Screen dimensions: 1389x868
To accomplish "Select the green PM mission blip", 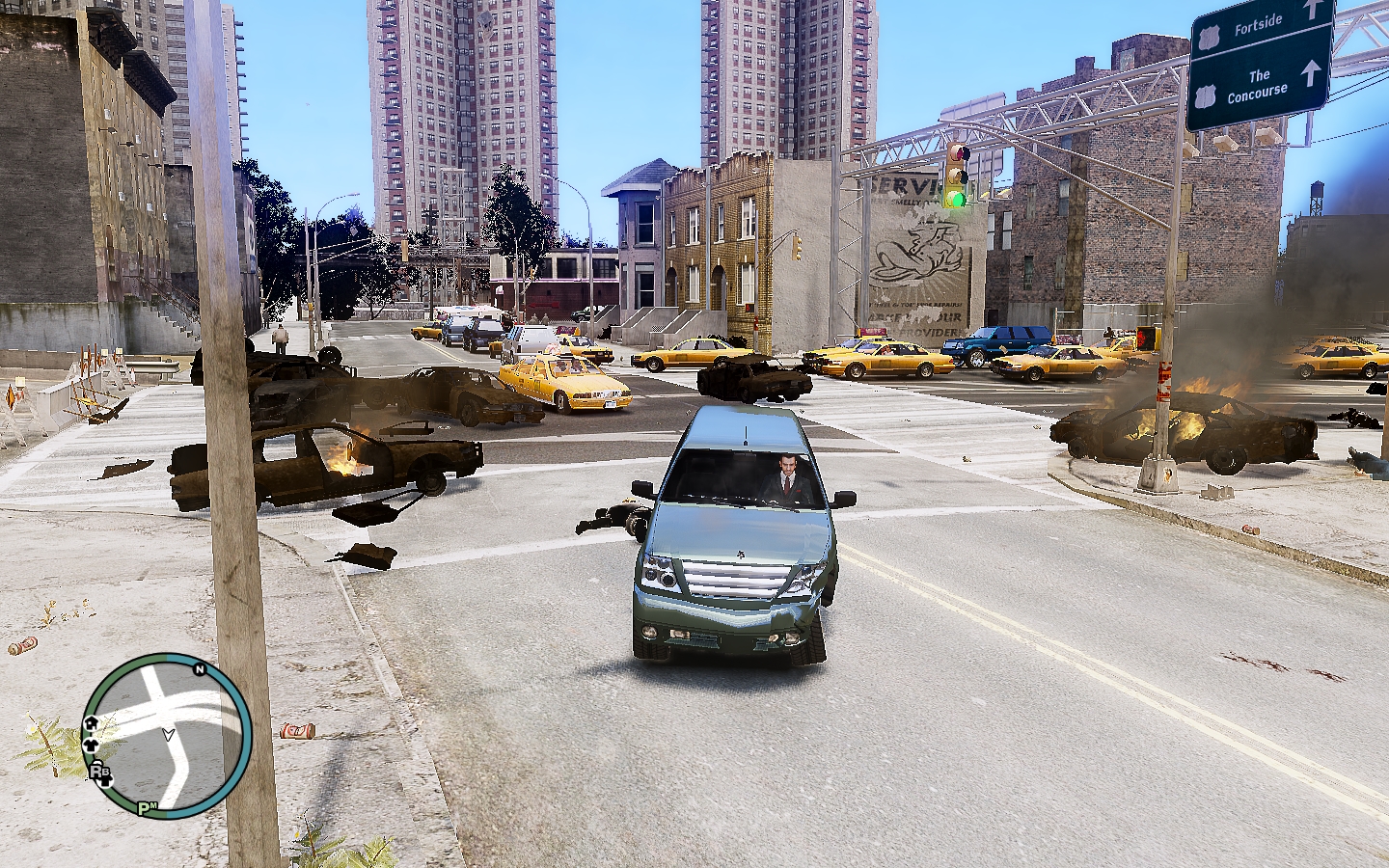I will [x=147, y=808].
